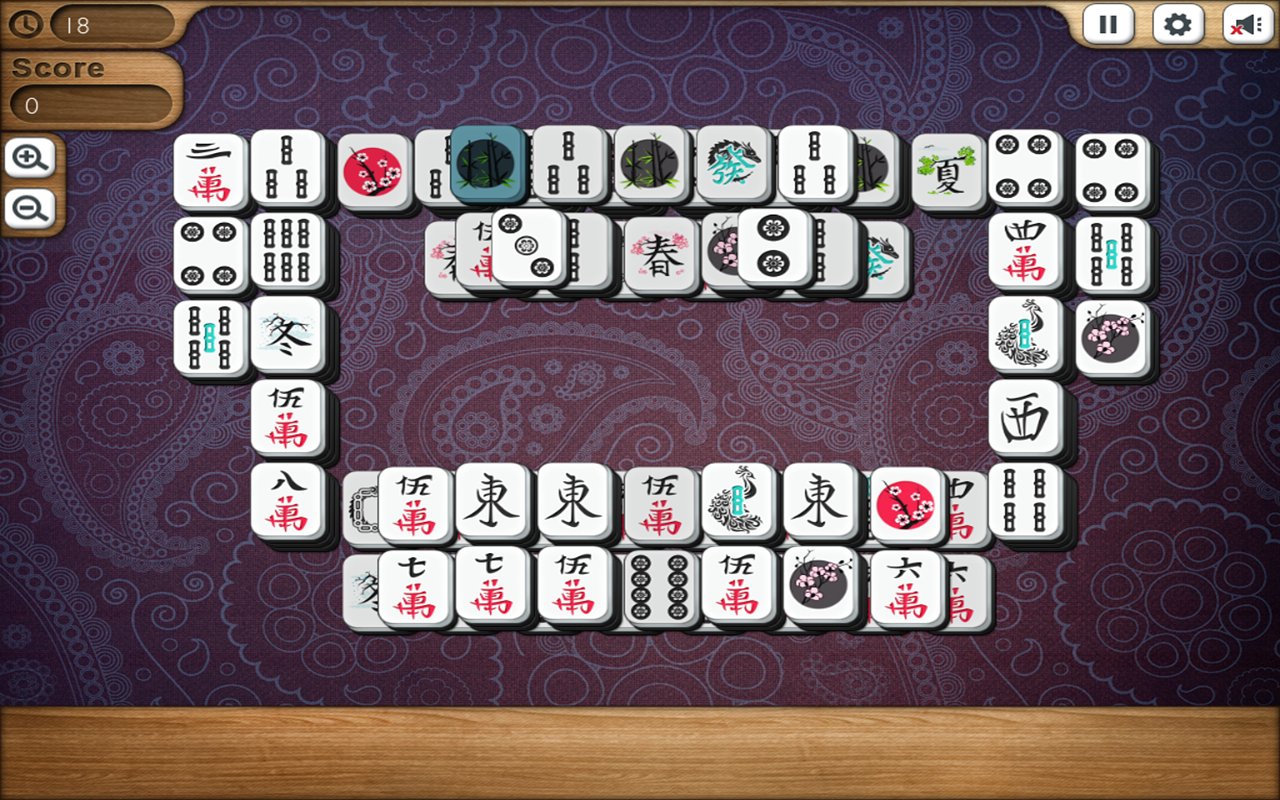
Task: Select the red circle plum blossom tile
Action: tap(905, 502)
